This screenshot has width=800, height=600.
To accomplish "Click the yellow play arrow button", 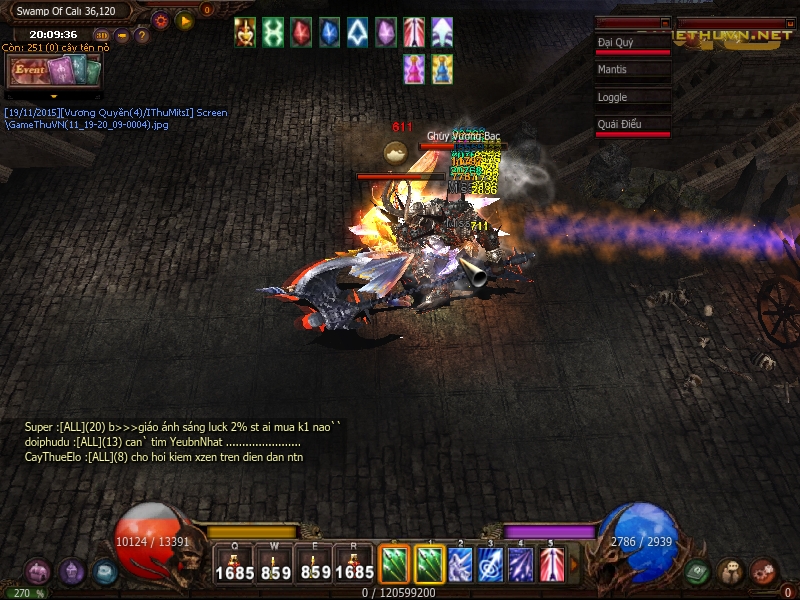I will [184, 19].
